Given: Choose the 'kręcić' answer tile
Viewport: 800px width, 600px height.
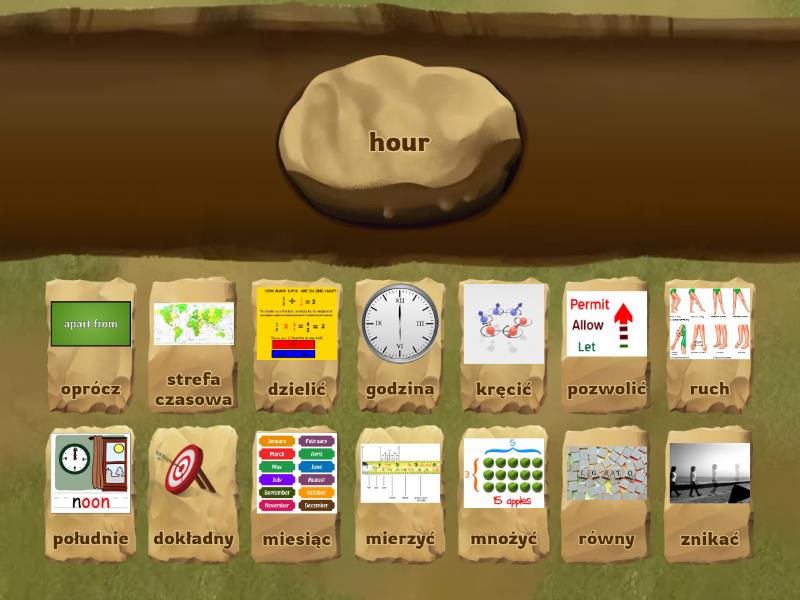Looking at the screenshot, I should 503,343.
